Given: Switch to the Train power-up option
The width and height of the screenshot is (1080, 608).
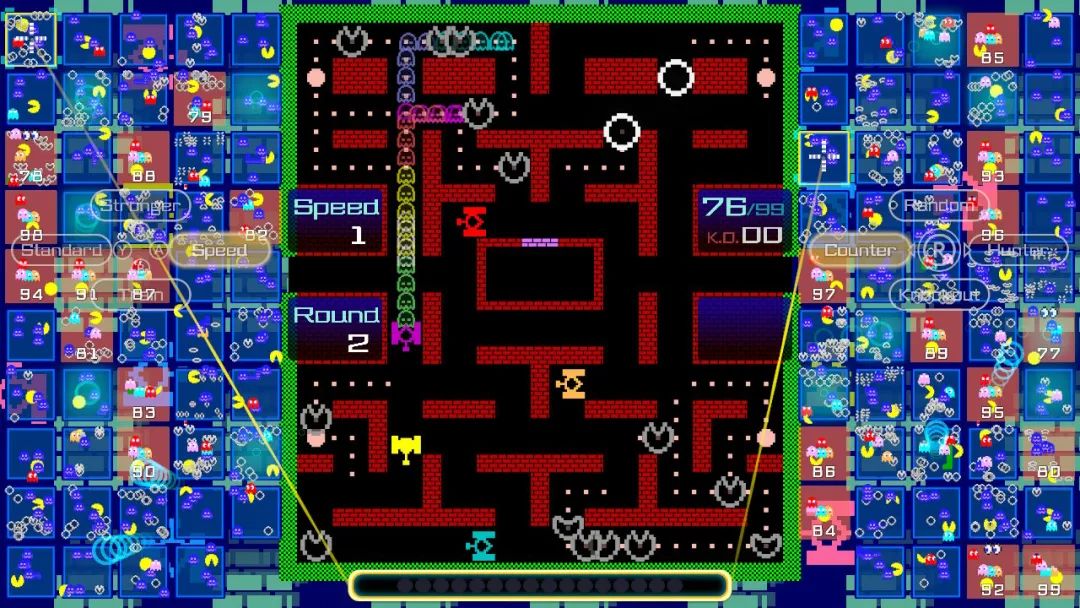Looking at the screenshot, I should 141,294.
